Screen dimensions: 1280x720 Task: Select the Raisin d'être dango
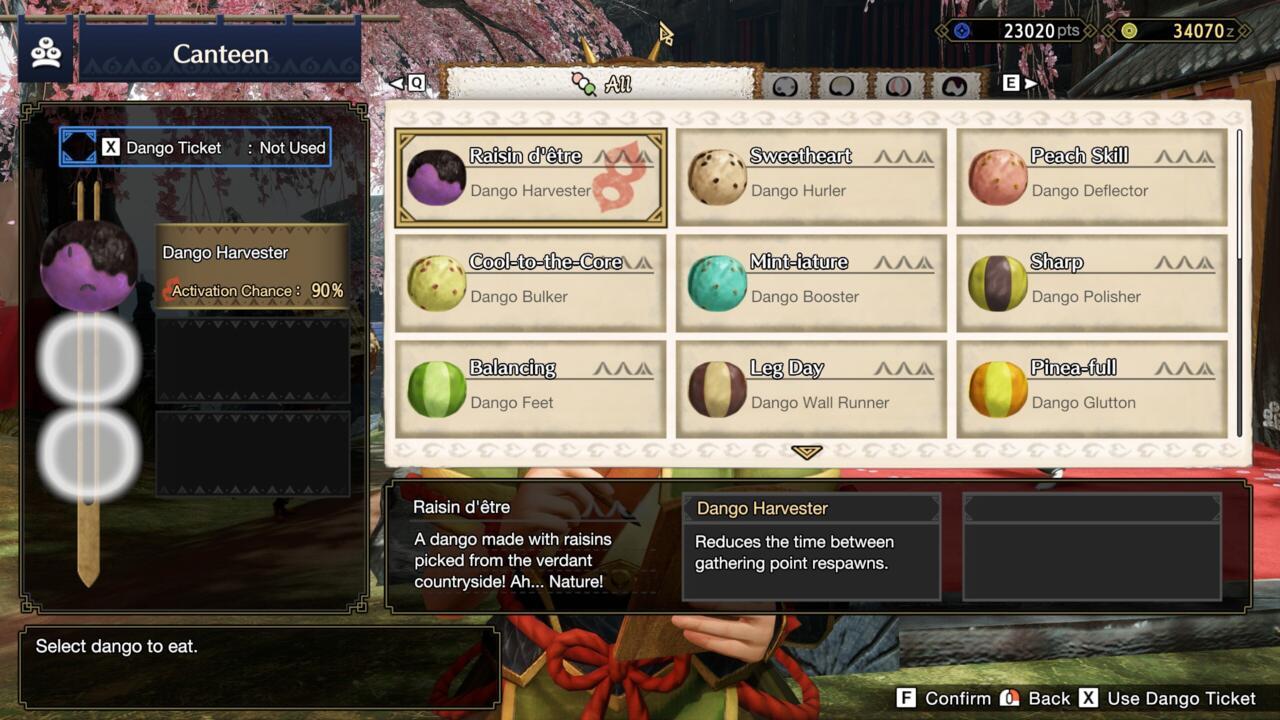coord(530,175)
